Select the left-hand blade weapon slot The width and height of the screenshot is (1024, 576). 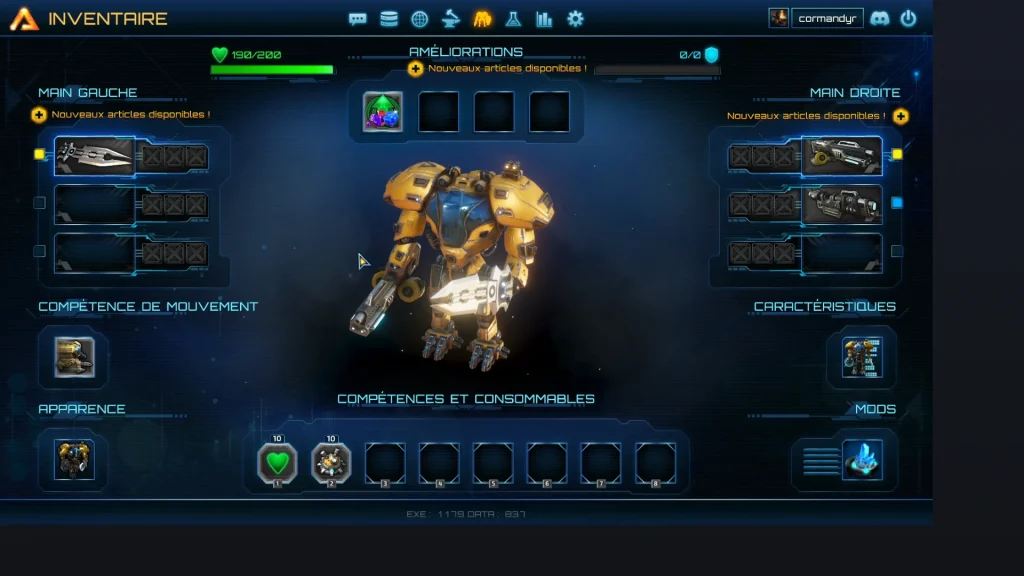click(x=95, y=155)
